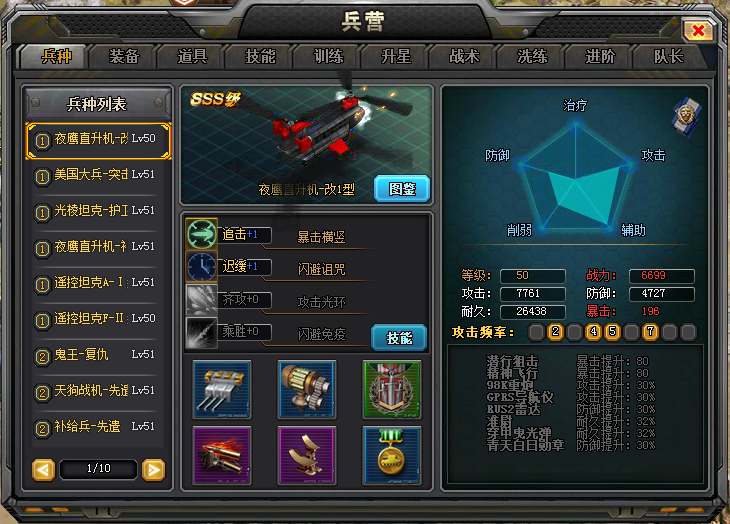Click the blue 图鉴 button
The image size is (730, 524).
[x=401, y=187]
